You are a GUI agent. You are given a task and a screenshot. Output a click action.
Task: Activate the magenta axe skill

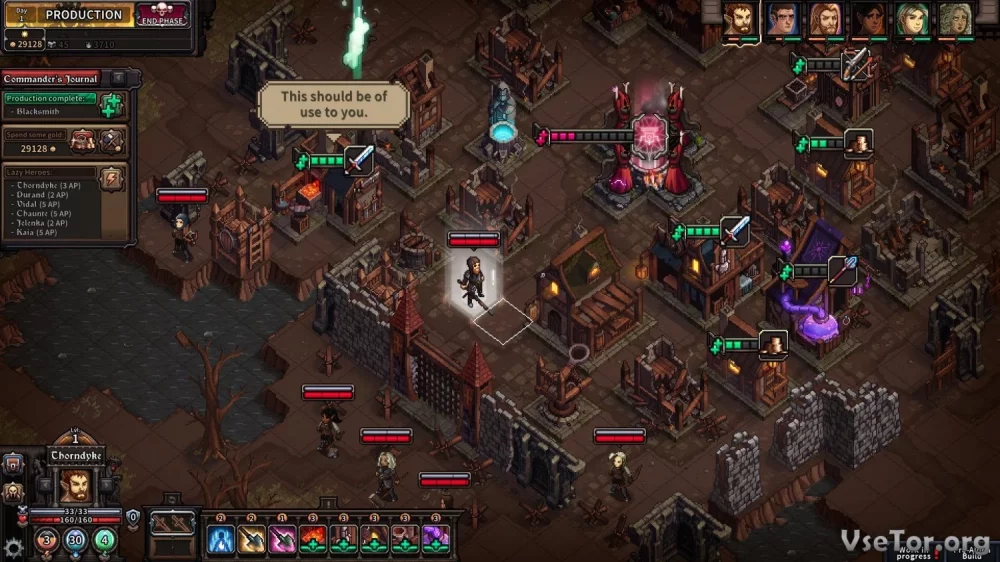[x=283, y=540]
